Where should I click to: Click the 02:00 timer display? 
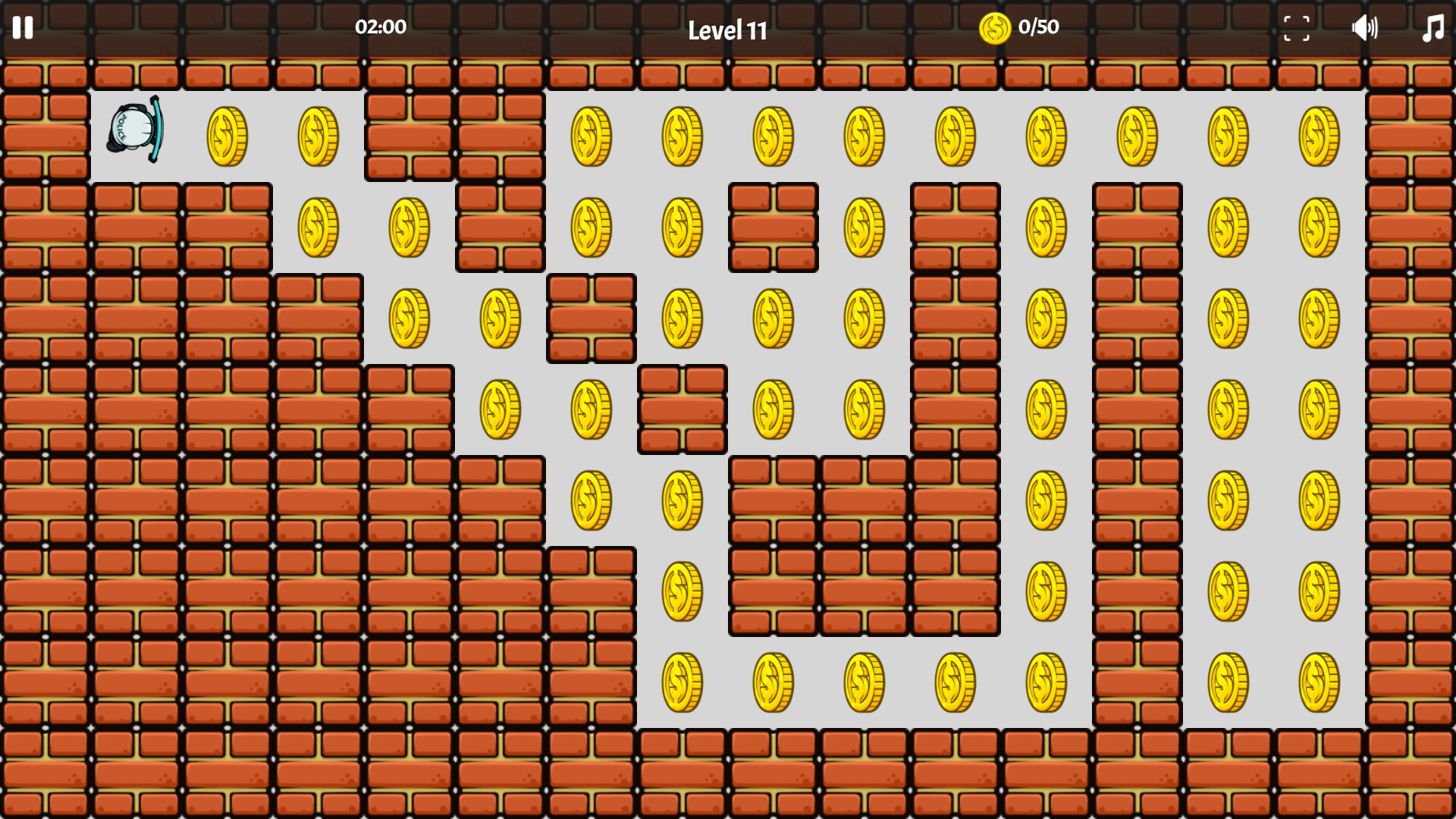tap(381, 27)
